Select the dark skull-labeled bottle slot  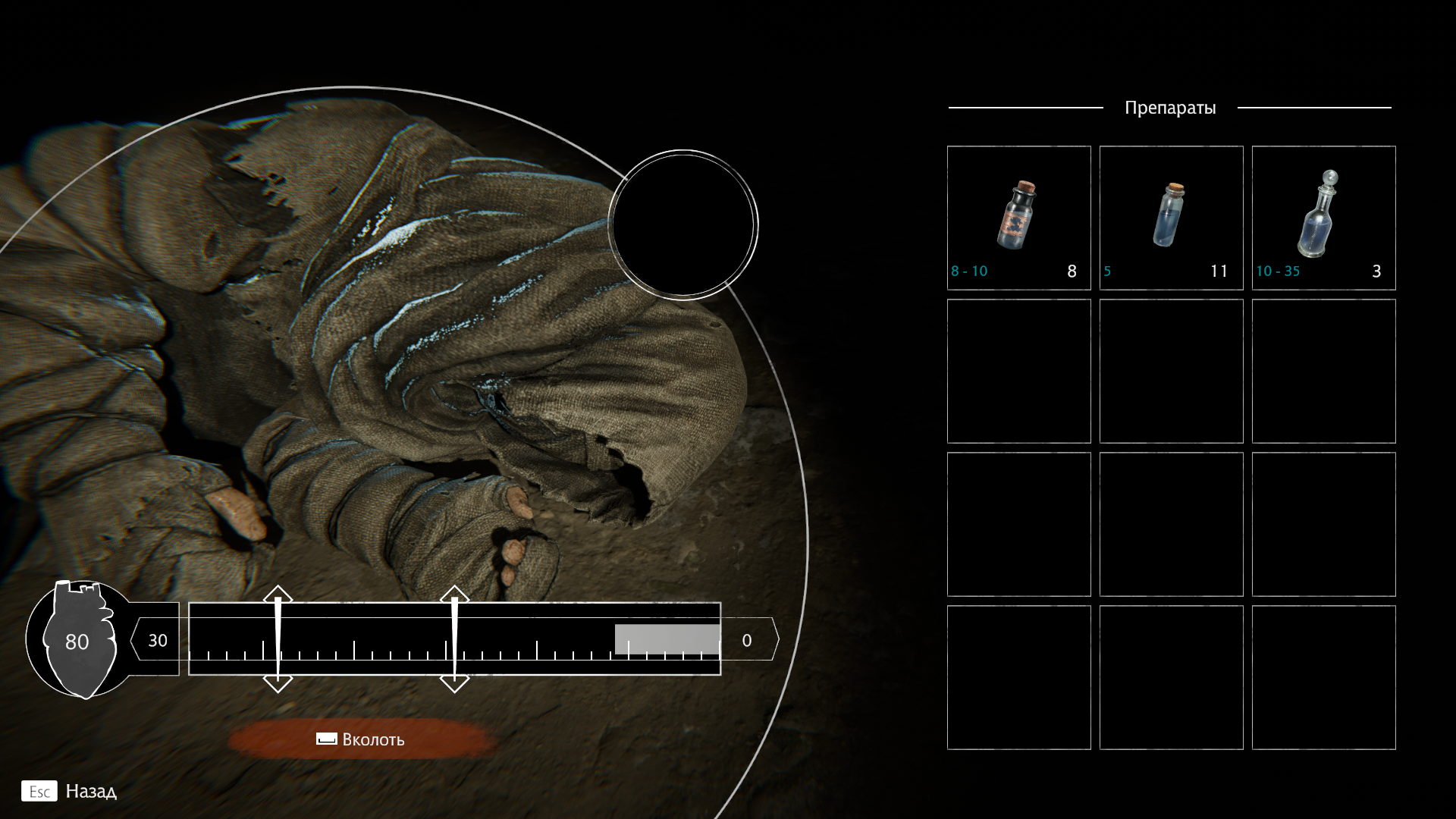pos(1018,218)
